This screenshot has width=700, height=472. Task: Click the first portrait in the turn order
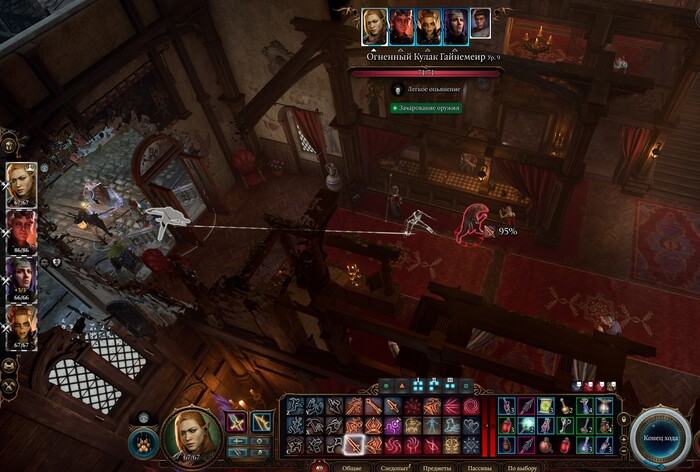[375, 25]
